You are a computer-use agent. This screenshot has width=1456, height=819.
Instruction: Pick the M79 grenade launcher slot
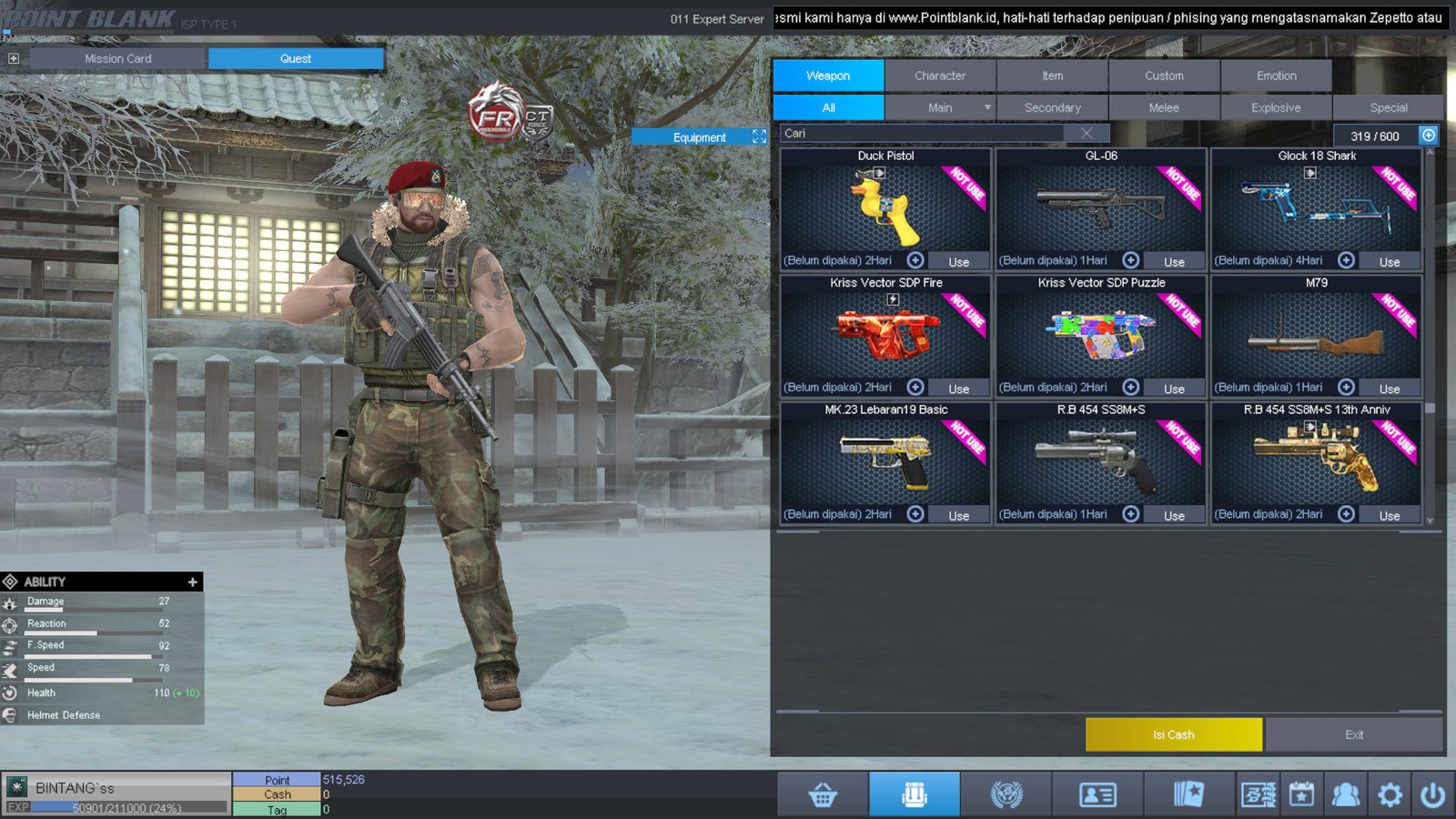[x=1316, y=335]
